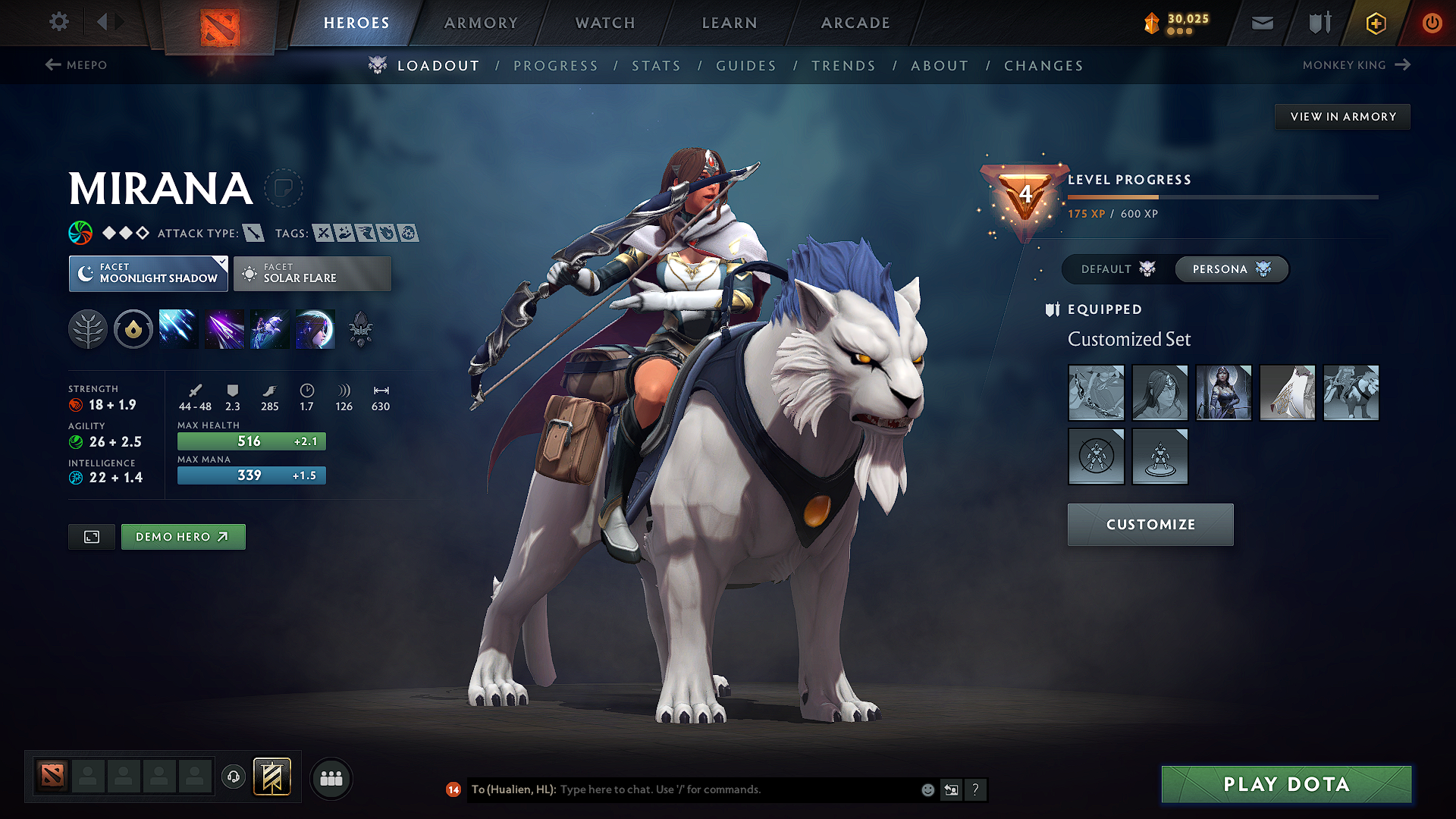Open the settings gear in the top bar
Image resolution: width=1456 pixels, height=819 pixels.
coord(58,22)
